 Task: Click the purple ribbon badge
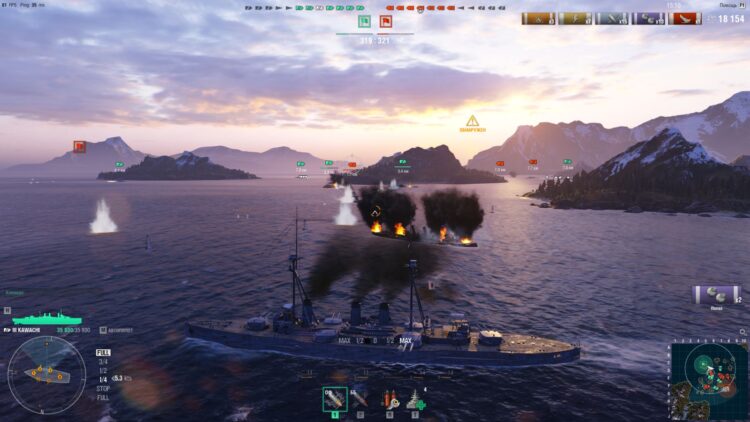coord(650,18)
